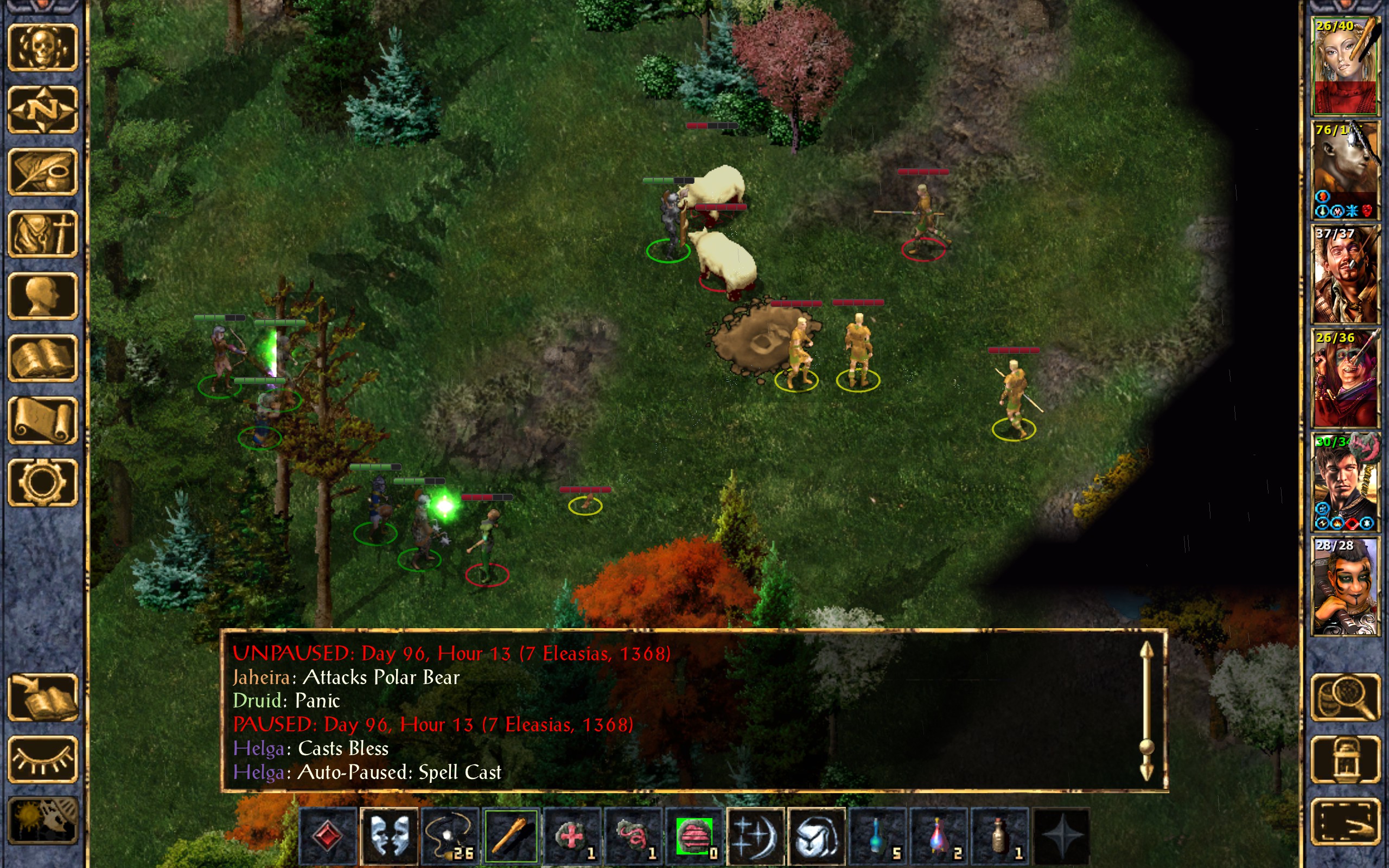This screenshot has height=868, width=1389.
Task: Open the journal quill and inkwell
Action: pos(42,172)
